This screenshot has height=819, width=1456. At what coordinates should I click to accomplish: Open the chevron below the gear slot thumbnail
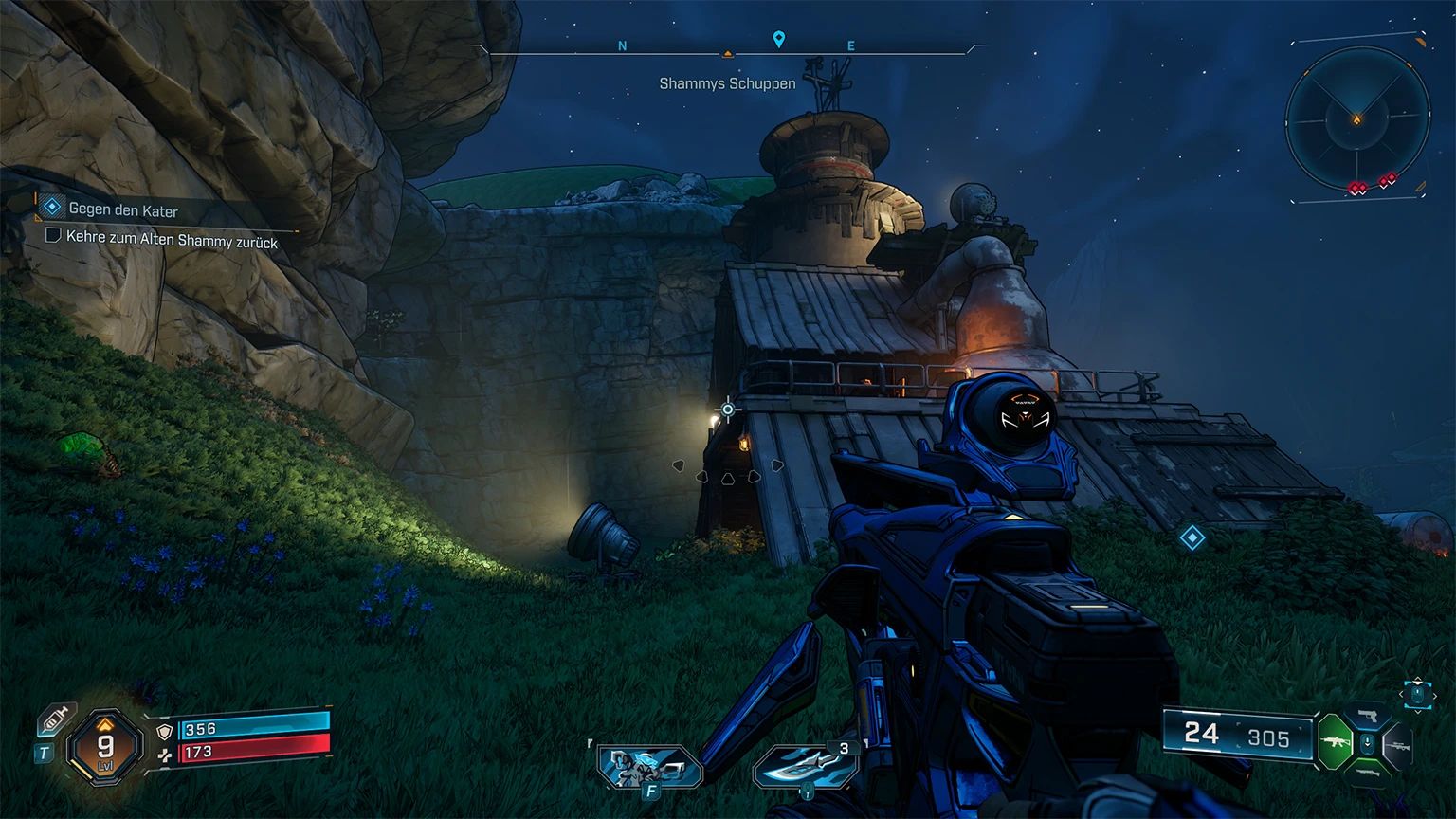[x=1419, y=712]
